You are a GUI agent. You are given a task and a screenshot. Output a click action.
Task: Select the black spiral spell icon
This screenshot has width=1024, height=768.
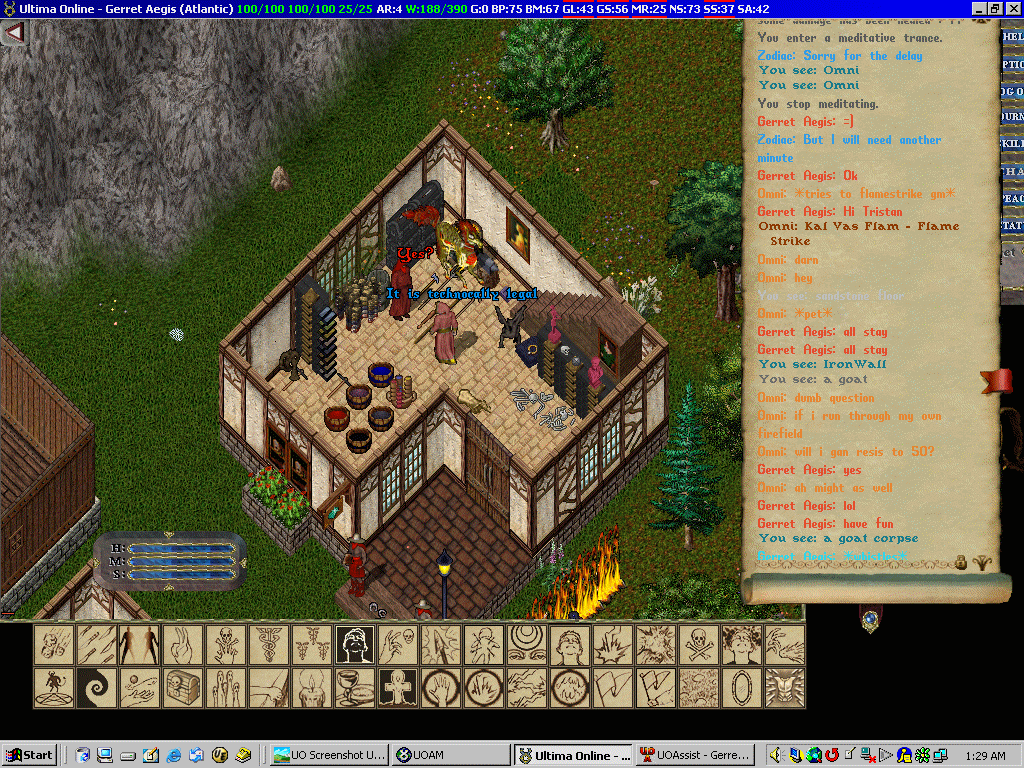(x=97, y=688)
